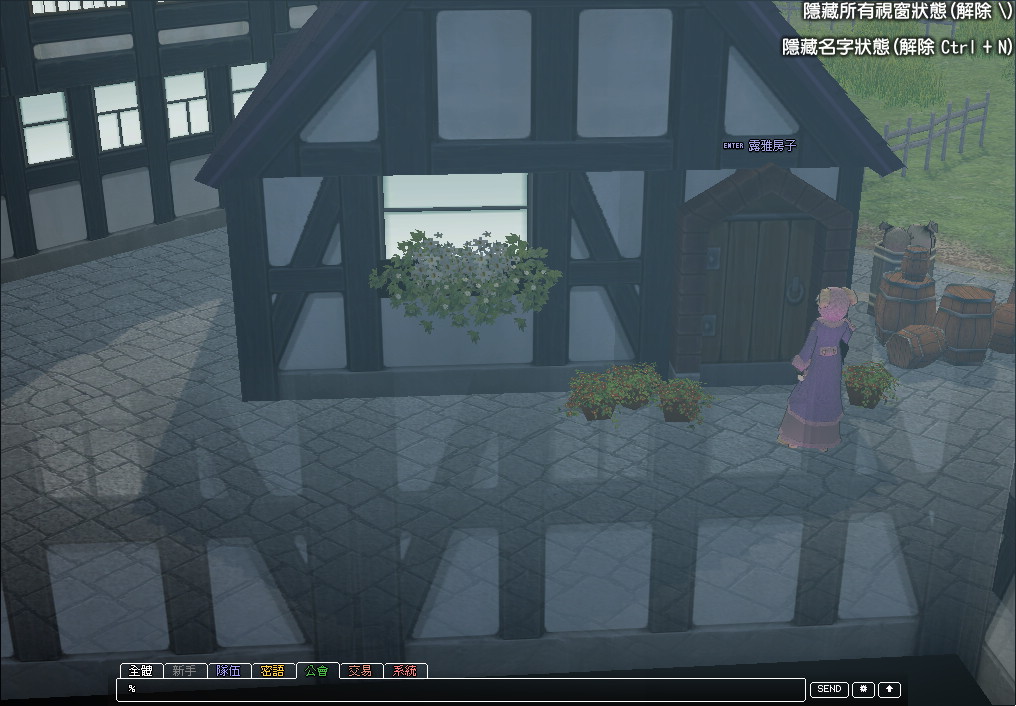Select the 新手 chat tab
The width and height of the screenshot is (1016, 706).
tap(184, 671)
